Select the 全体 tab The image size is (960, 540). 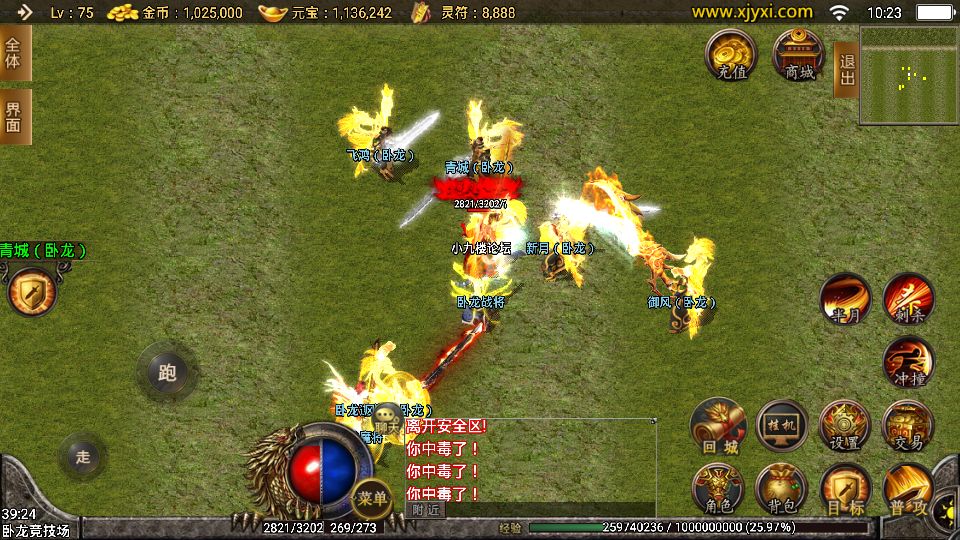(14, 53)
